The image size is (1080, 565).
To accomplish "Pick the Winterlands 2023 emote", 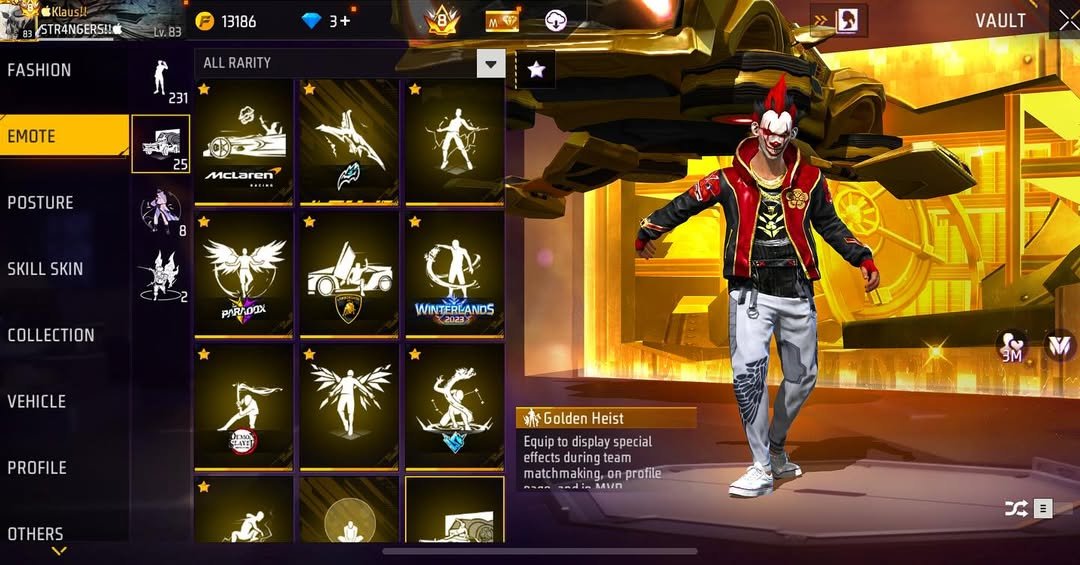I will [x=454, y=274].
